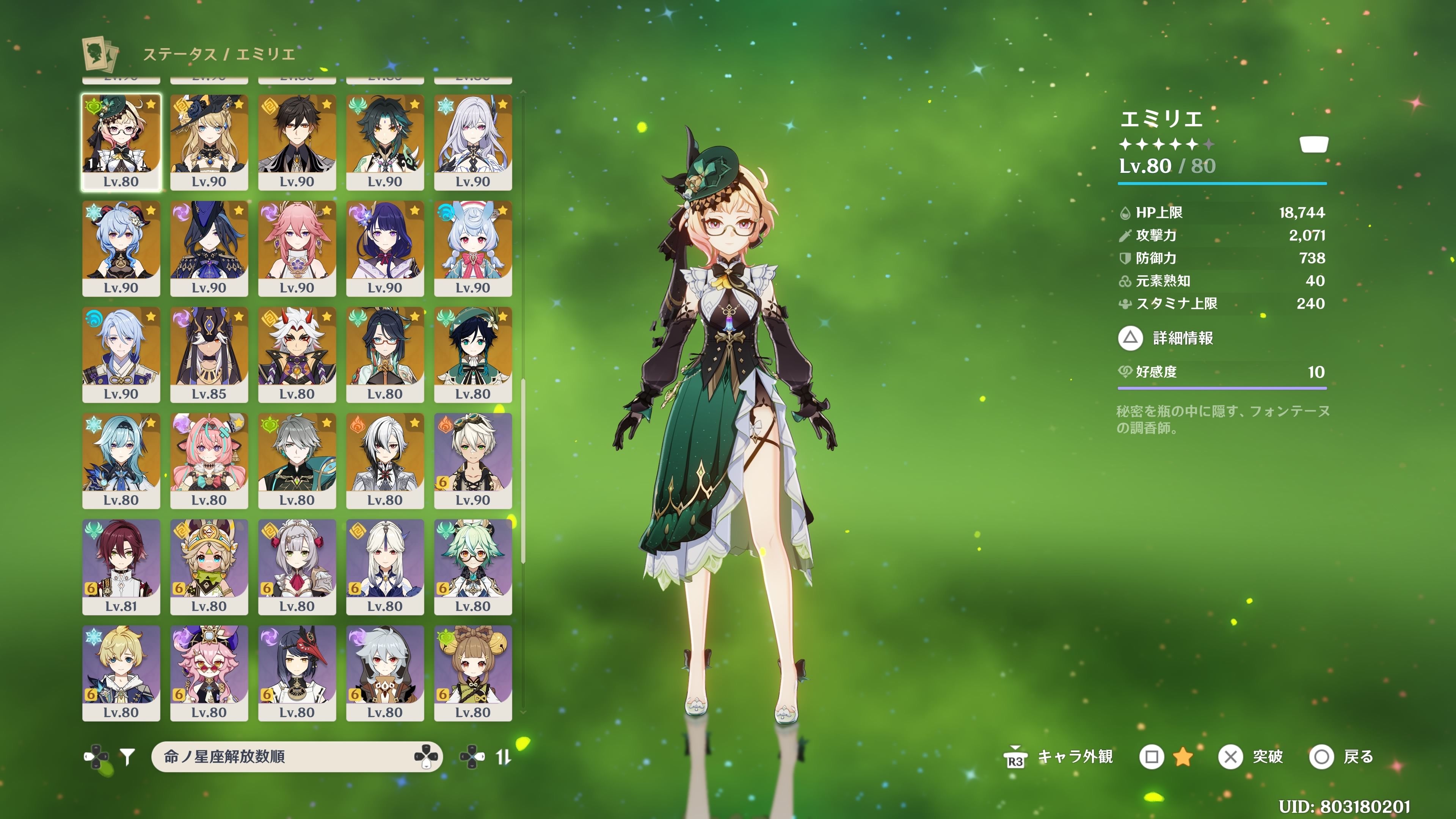This screenshot has height=819, width=1456.
Task: Open the funnel filter options
Action: tap(128, 756)
